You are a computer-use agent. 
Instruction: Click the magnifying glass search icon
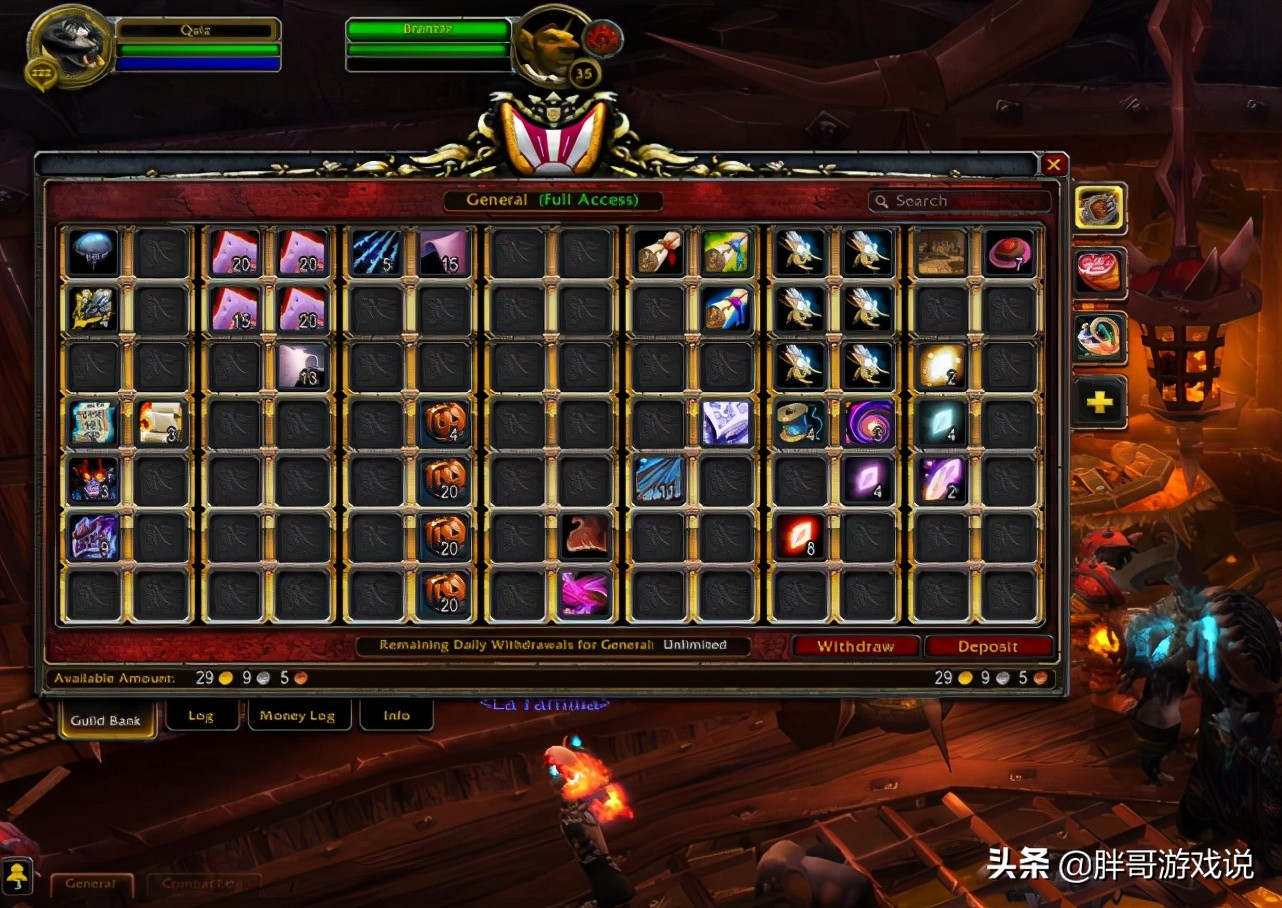[881, 200]
